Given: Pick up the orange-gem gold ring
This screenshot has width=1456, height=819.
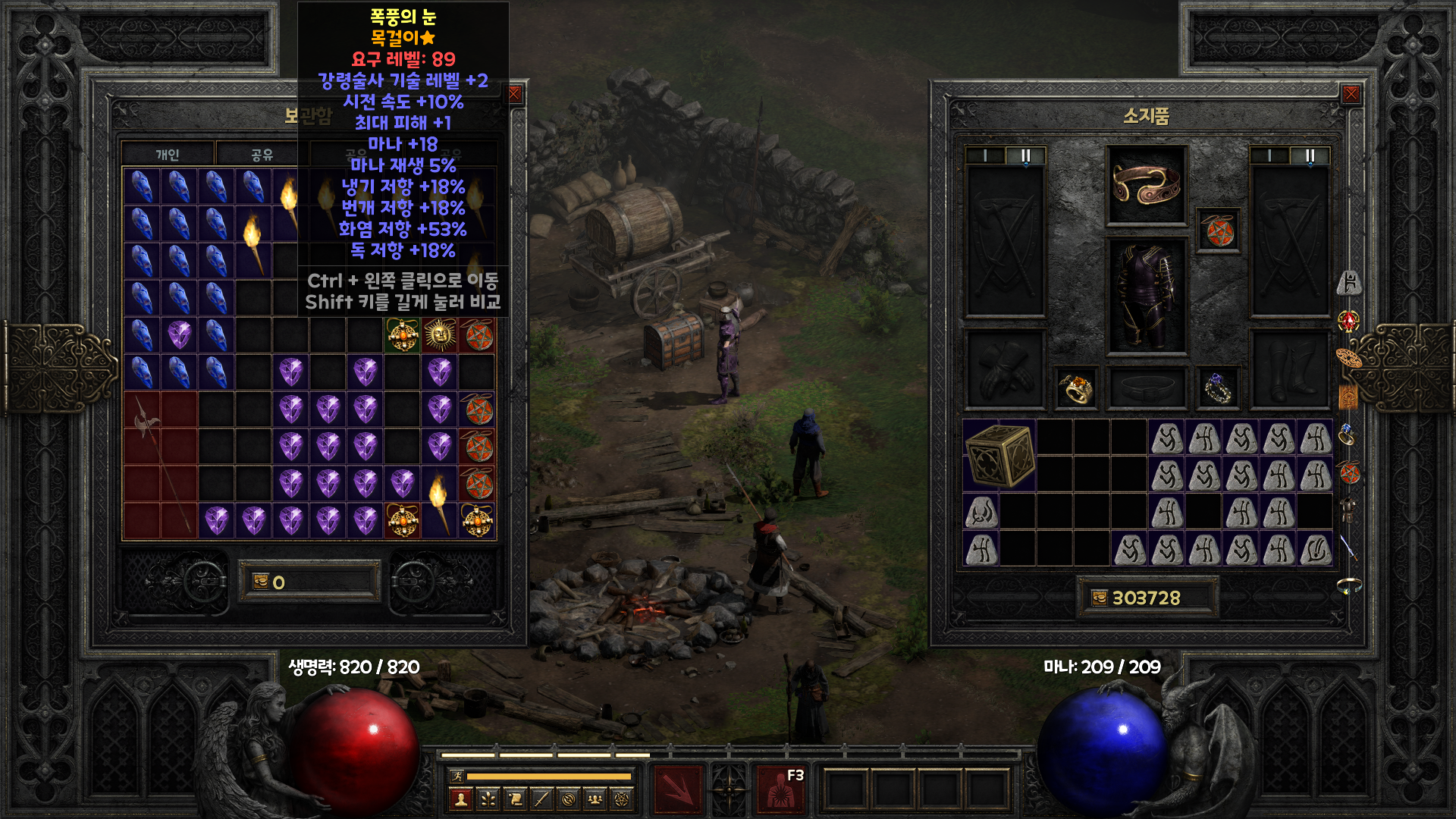Looking at the screenshot, I should tap(1076, 388).
